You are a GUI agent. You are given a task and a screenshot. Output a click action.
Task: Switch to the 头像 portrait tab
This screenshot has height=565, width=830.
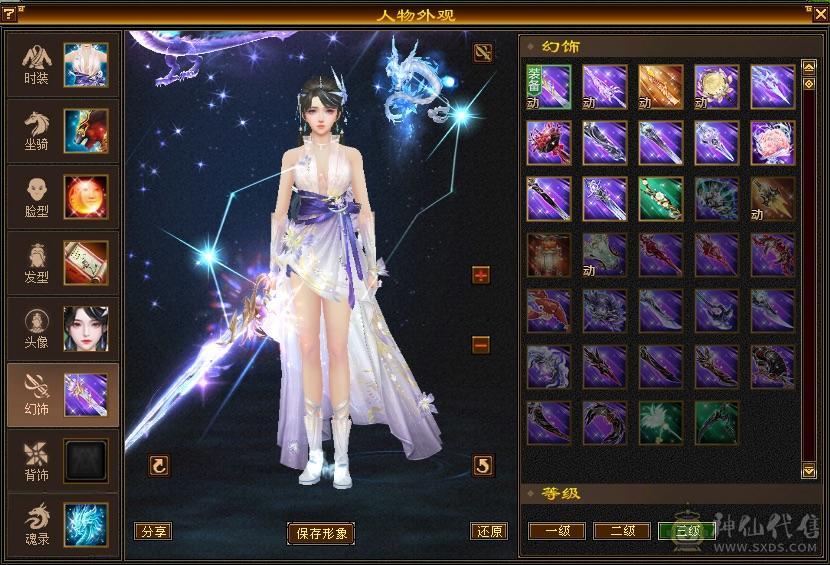coord(62,329)
